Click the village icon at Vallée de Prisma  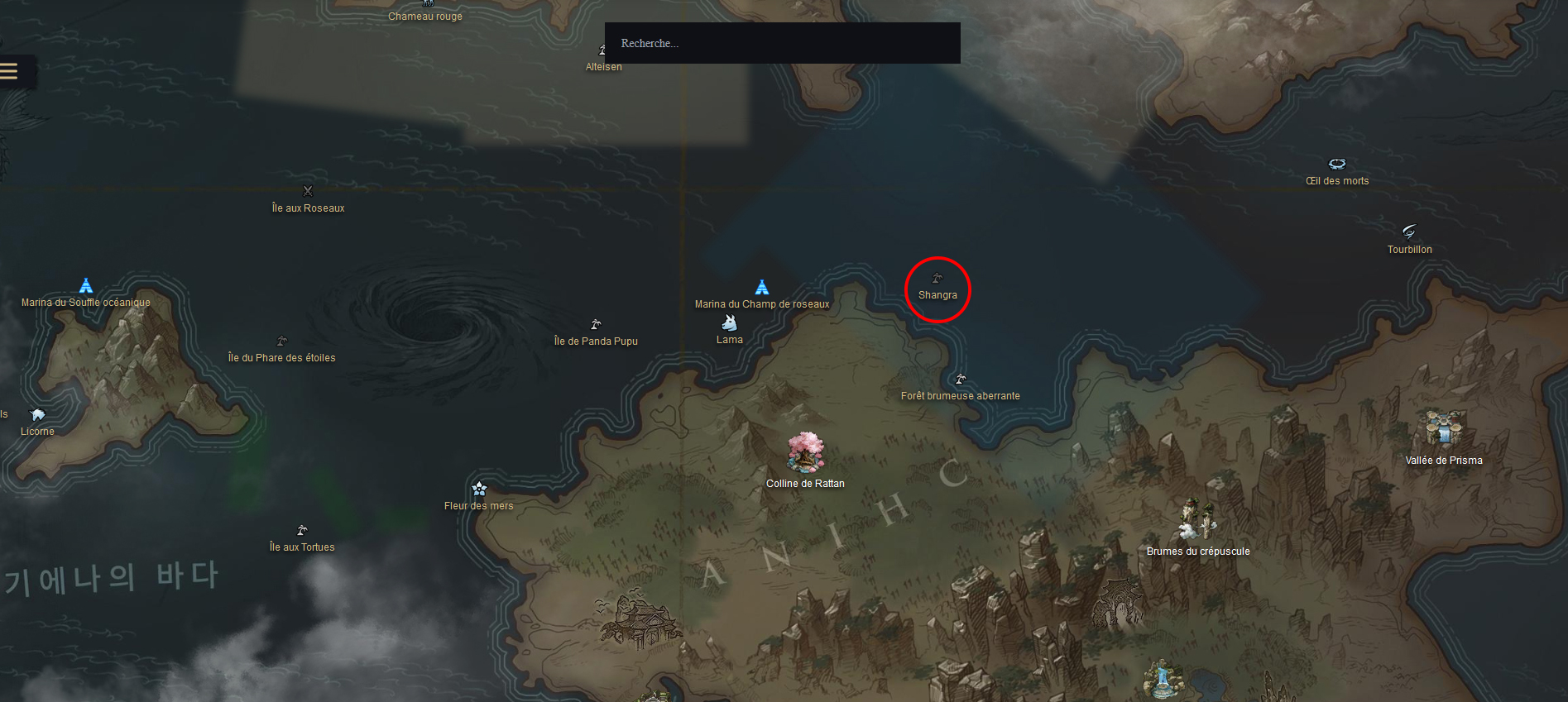click(1443, 427)
